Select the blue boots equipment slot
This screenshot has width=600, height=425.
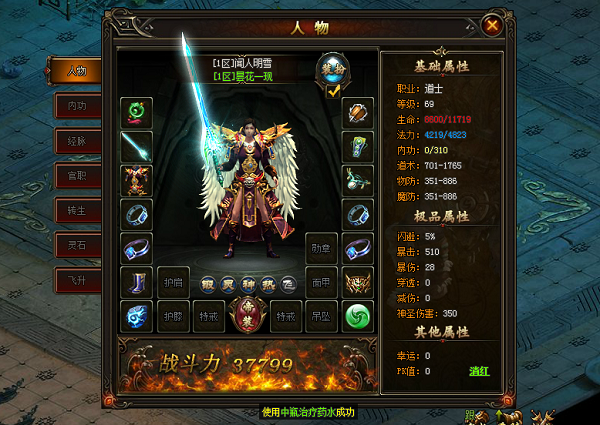tap(136, 282)
